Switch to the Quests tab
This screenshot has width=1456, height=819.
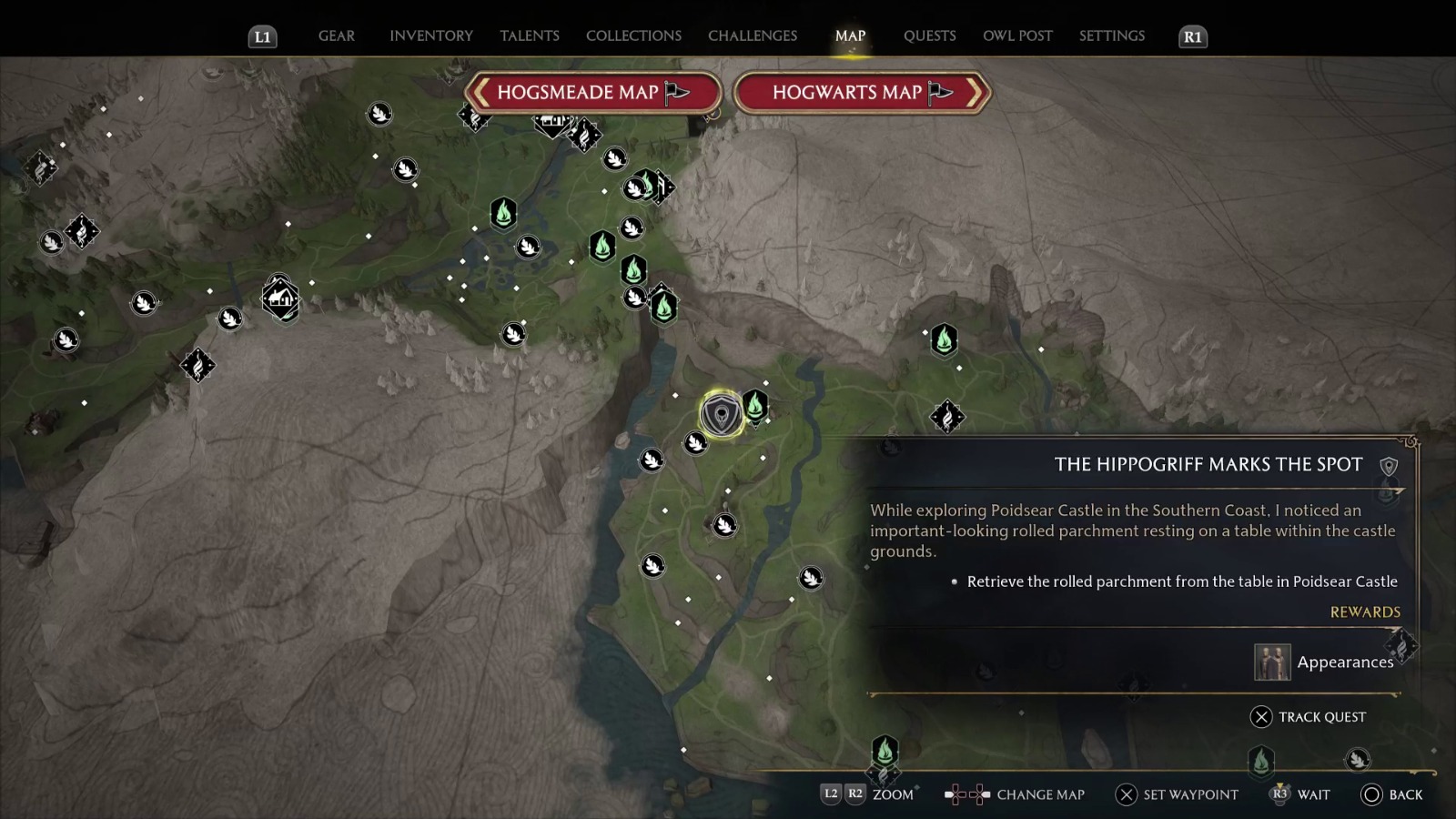[930, 35]
